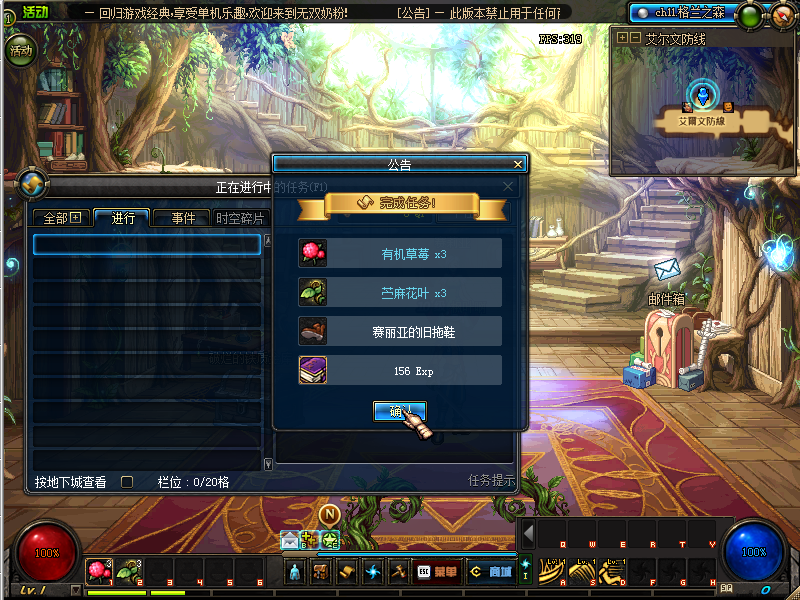Open the 商城 shop button
Viewport: 800px width, 600px height.
click(x=491, y=572)
